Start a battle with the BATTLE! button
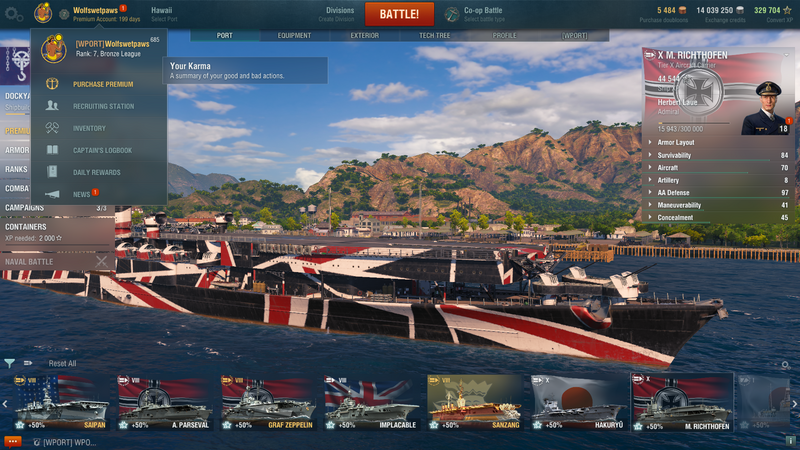800x450 pixels. (399, 14)
